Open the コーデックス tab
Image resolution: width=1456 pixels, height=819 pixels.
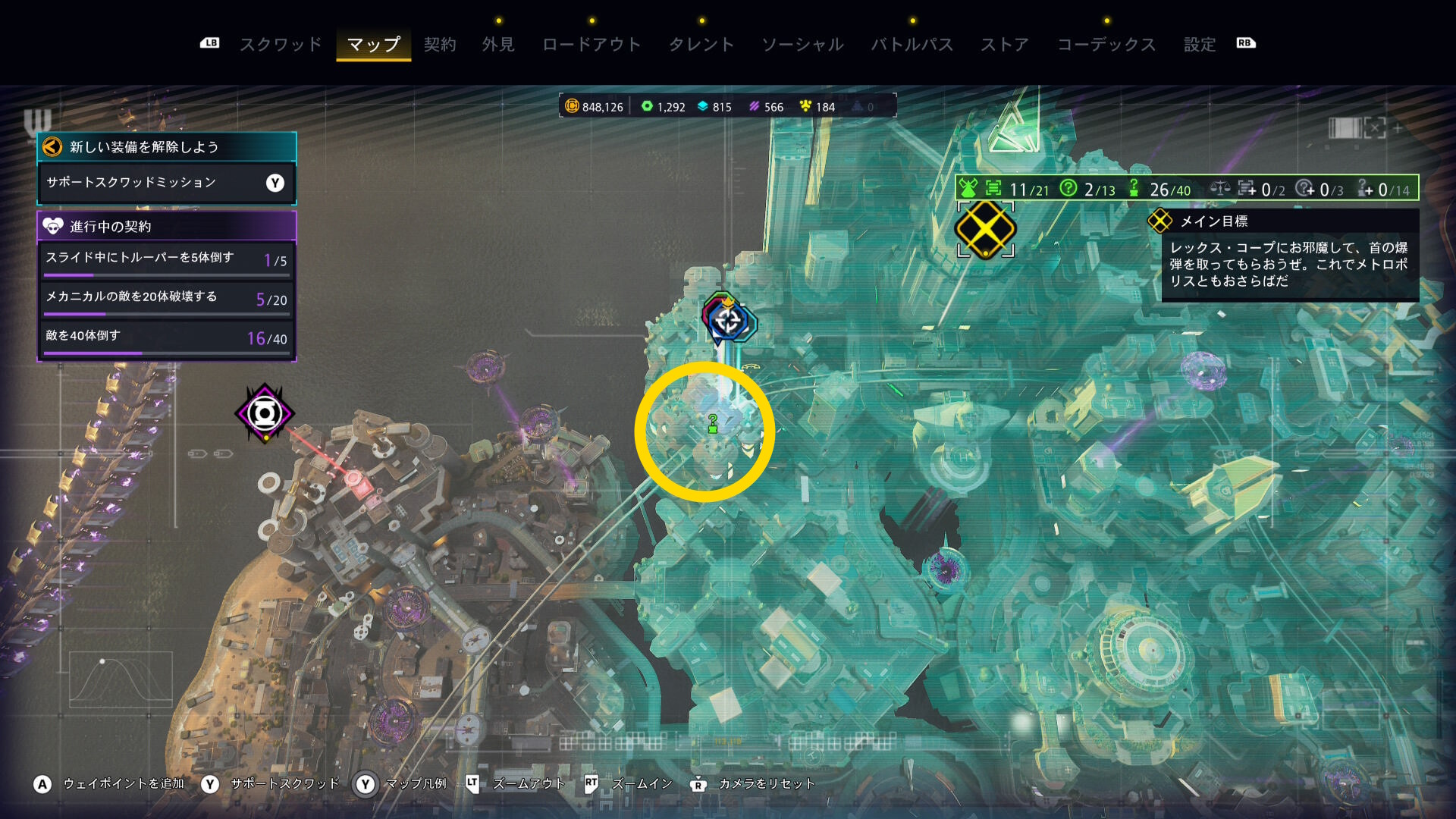pos(1106,45)
